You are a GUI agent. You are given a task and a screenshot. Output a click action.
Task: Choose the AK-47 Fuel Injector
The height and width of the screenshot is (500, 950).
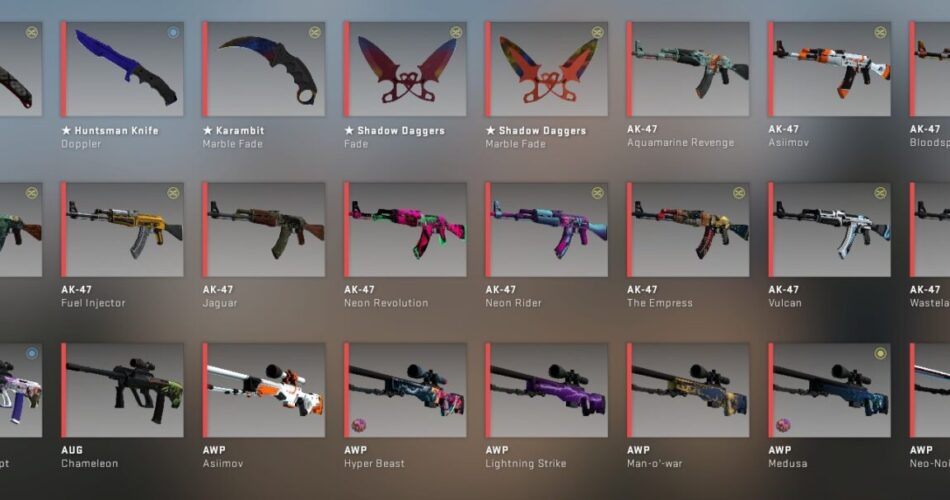pyautogui.click(x=123, y=229)
